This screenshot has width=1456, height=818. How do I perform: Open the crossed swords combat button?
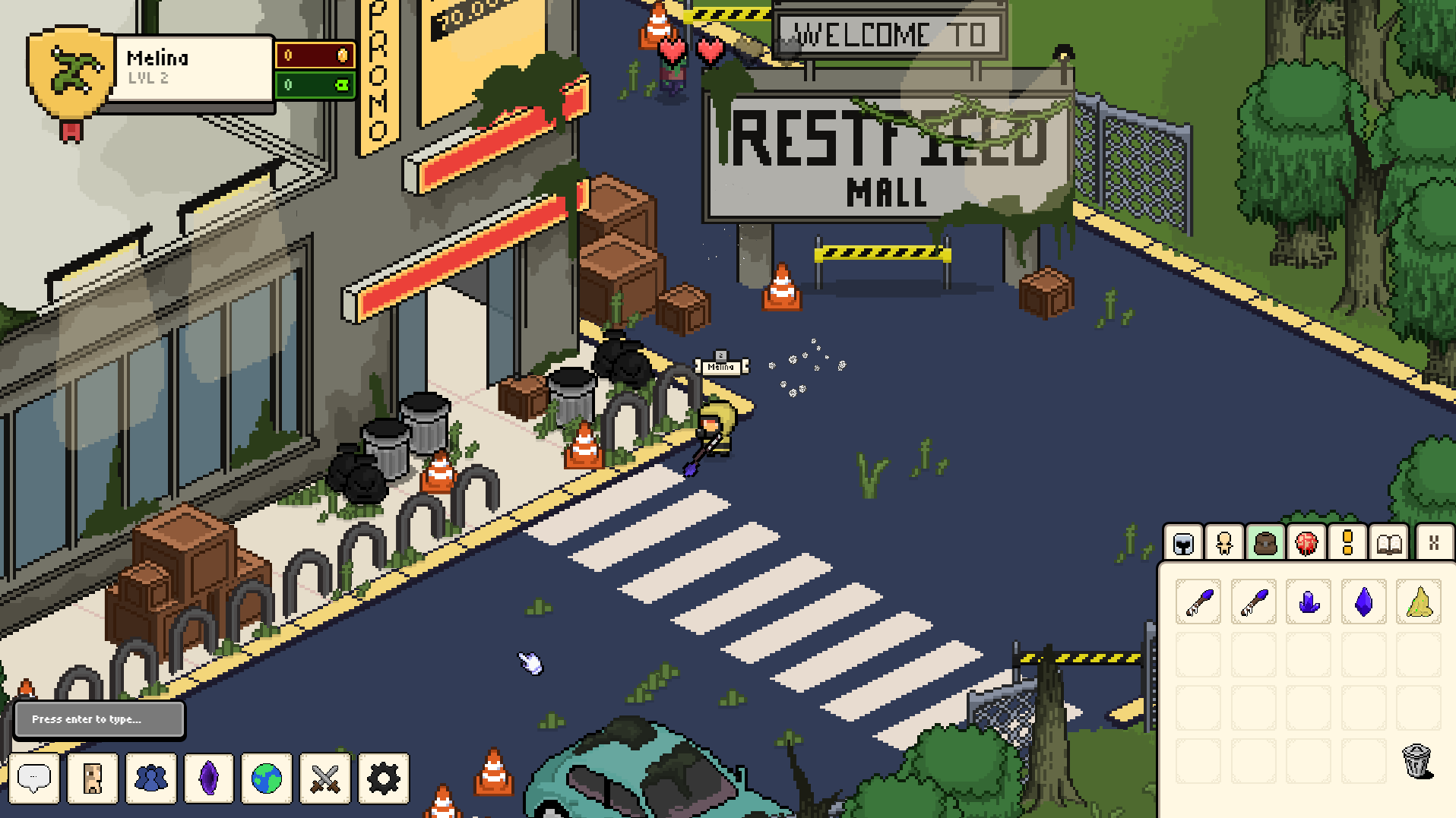pyautogui.click(x=325, y=778)
